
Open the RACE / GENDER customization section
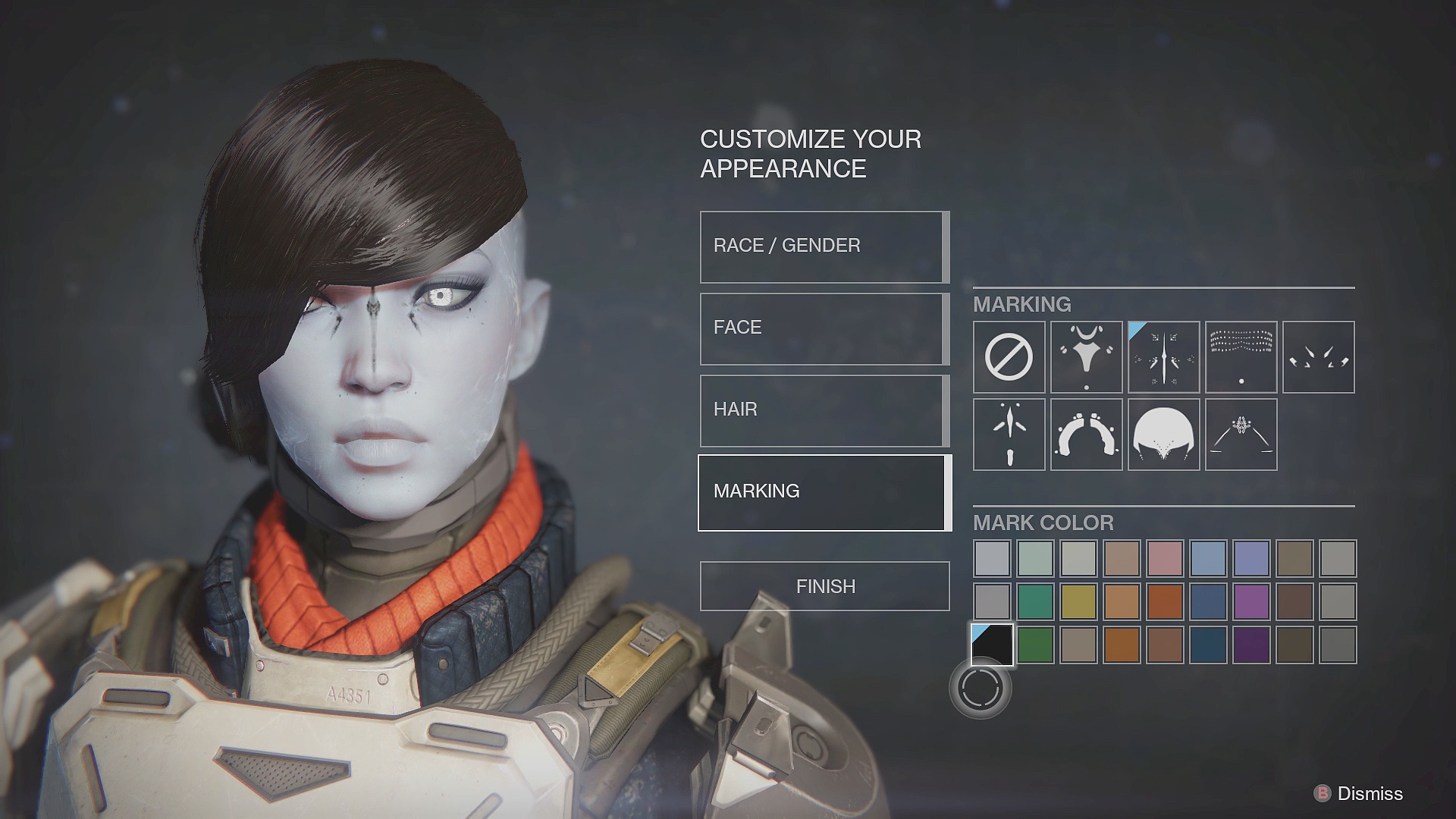(823, 245)
